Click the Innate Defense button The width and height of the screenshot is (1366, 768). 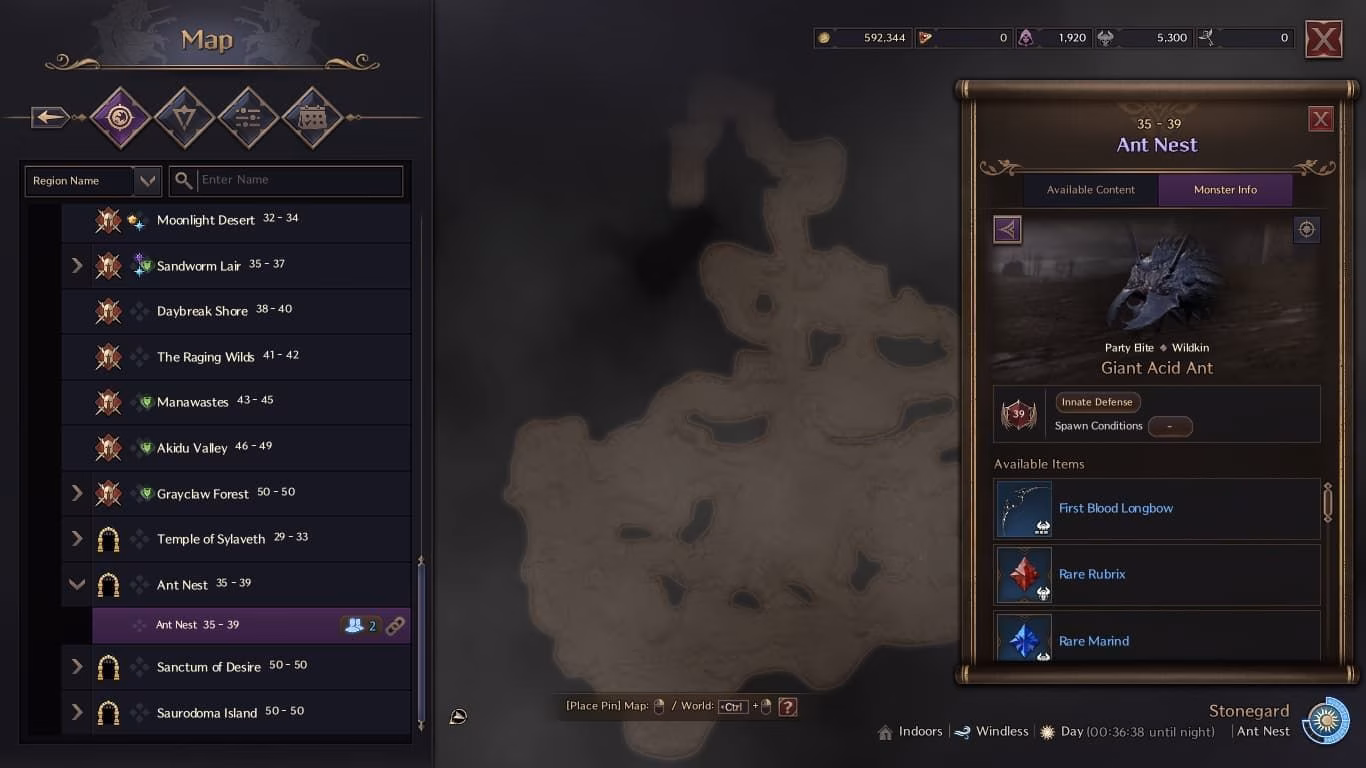1097,401
